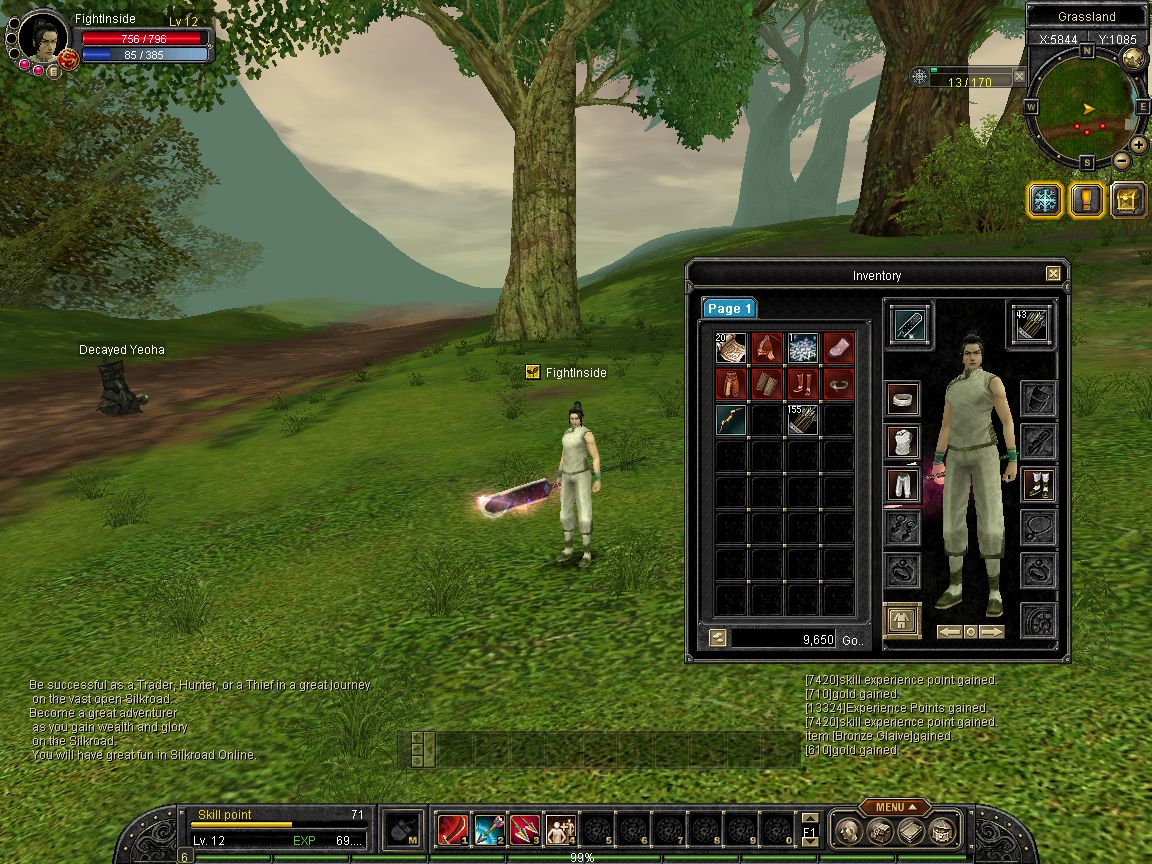Select the red boots inventory item
Viewport: 1152px width, 864px height.
point(802,384)
